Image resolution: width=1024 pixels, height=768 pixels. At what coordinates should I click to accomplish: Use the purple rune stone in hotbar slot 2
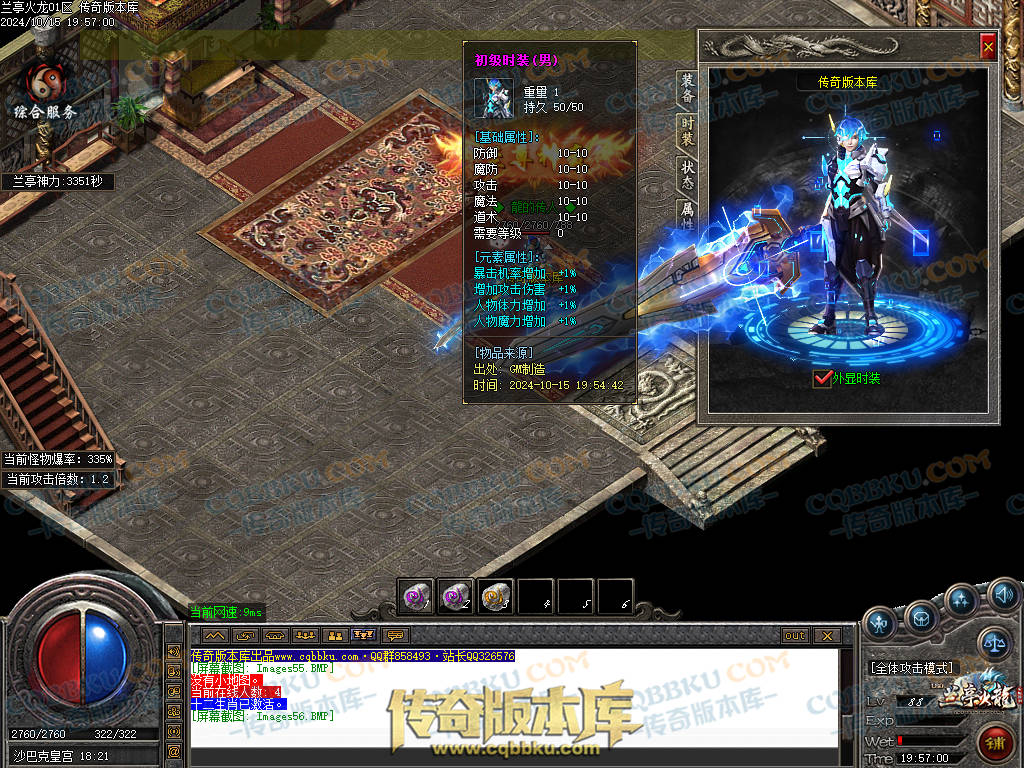pos(455,596)
